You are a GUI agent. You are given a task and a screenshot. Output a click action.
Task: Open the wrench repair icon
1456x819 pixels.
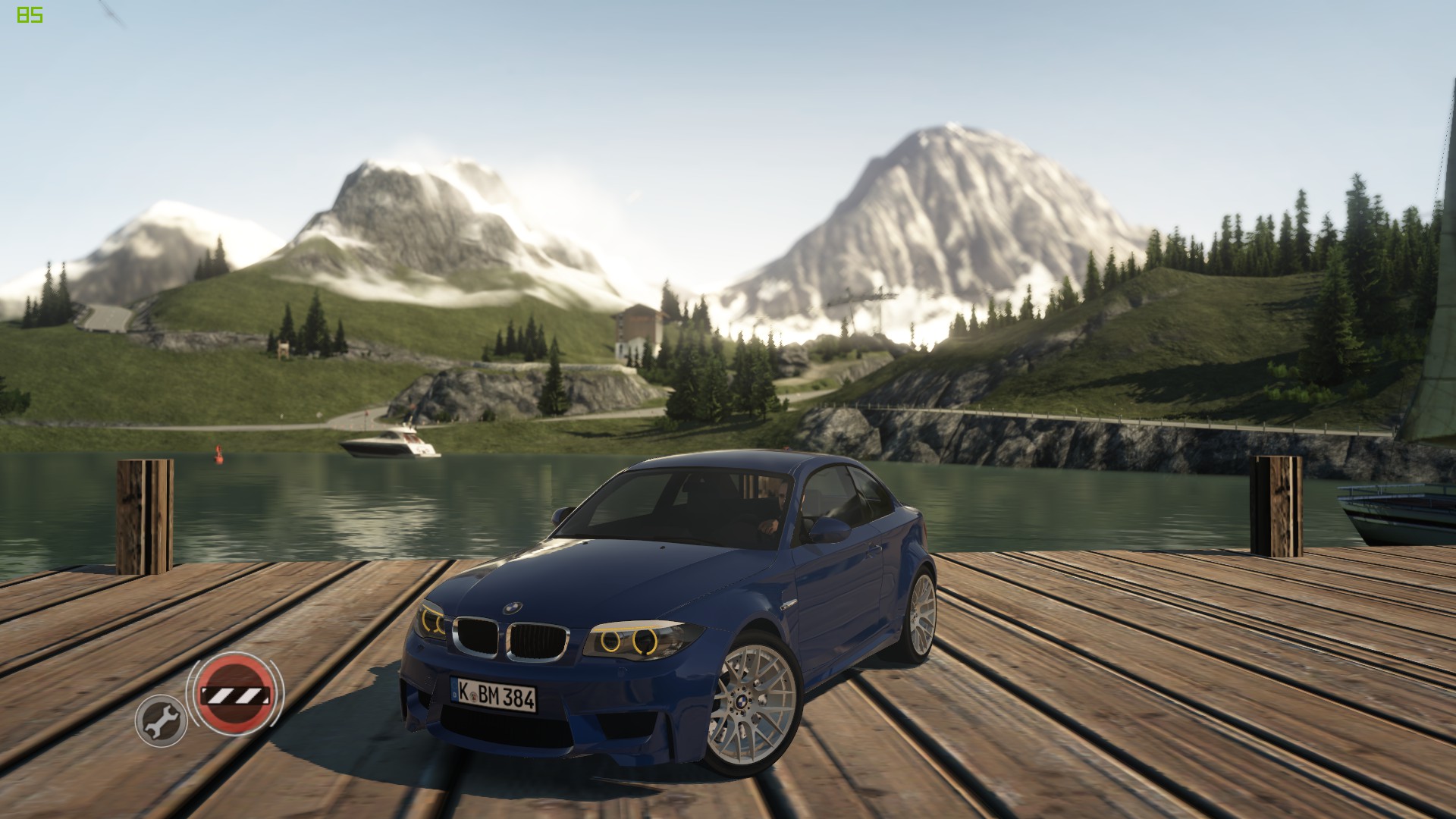pyautogui.click(x=161, y=720)
